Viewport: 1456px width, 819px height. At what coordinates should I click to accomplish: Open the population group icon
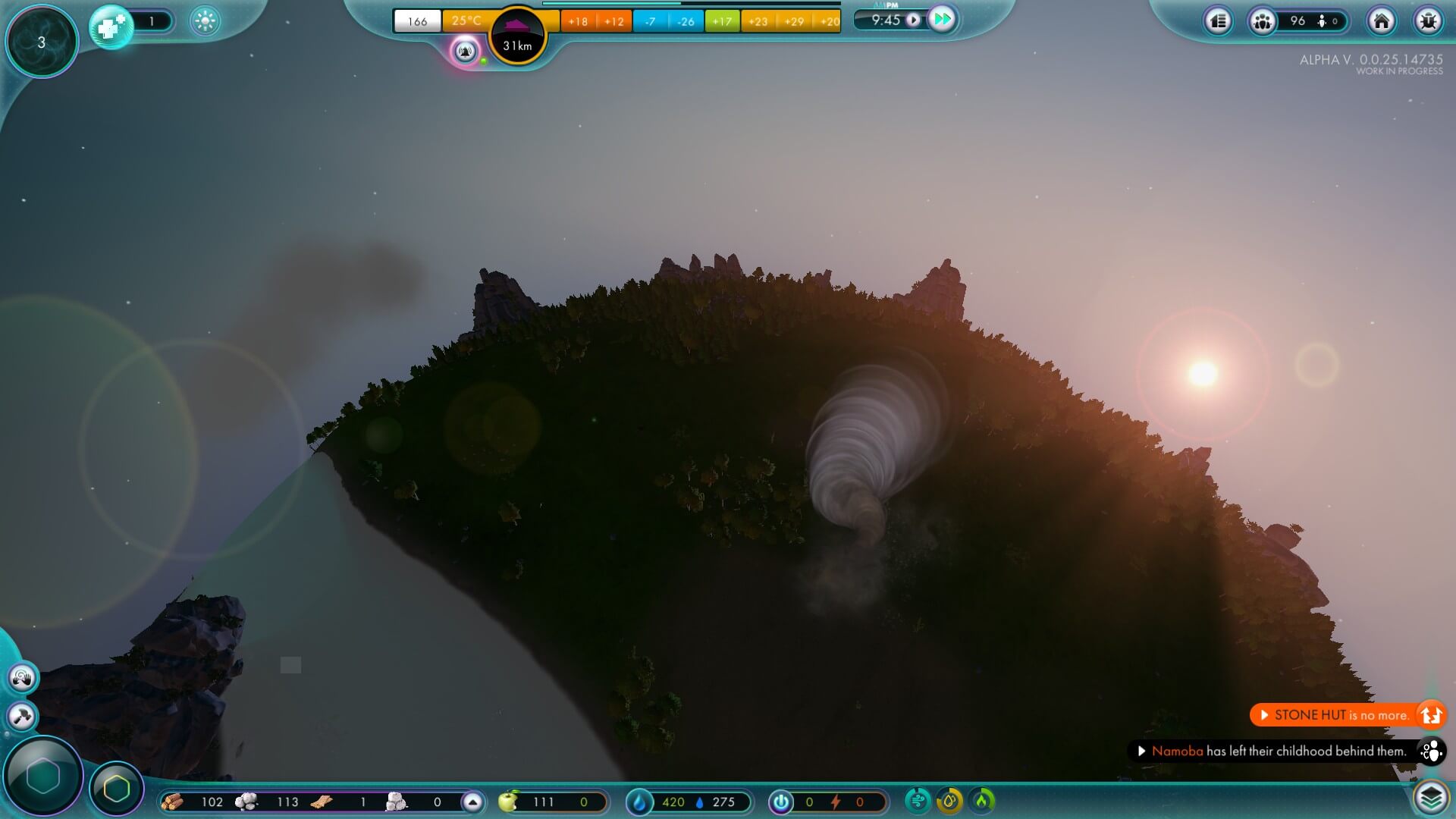pos(1263,21)
